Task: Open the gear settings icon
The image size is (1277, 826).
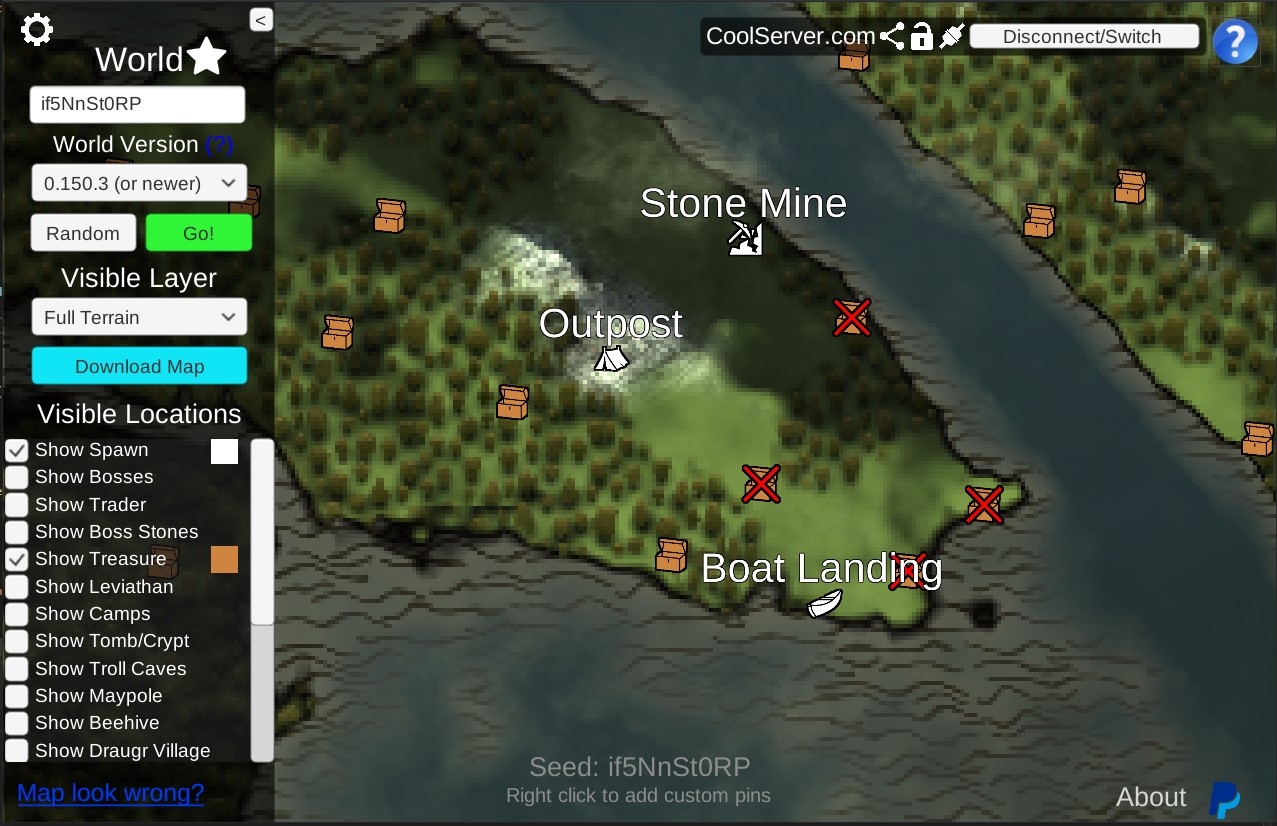Action: click(37, 30)
